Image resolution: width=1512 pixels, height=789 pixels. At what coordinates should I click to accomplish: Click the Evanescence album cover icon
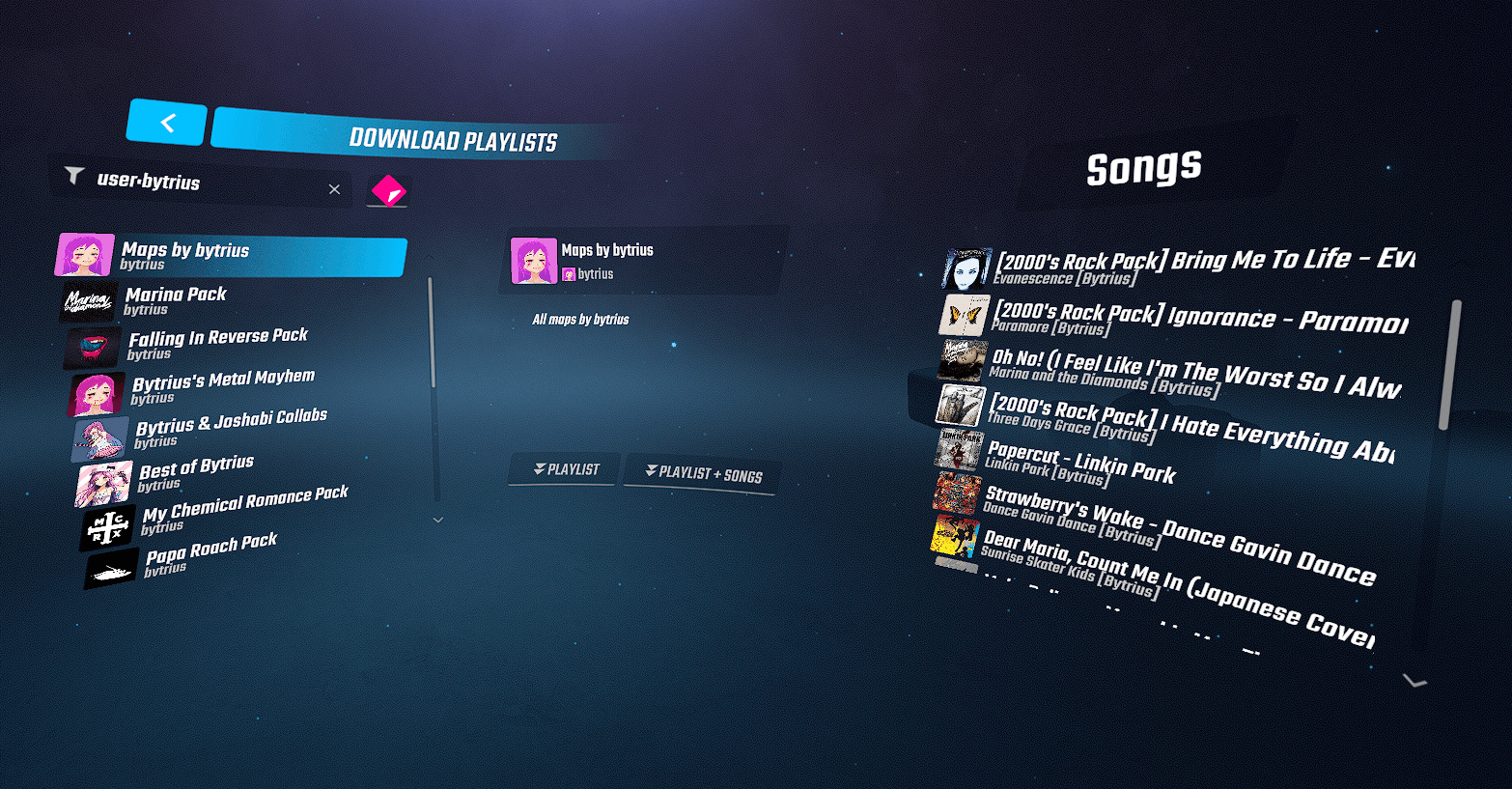(x=965, y=267)
